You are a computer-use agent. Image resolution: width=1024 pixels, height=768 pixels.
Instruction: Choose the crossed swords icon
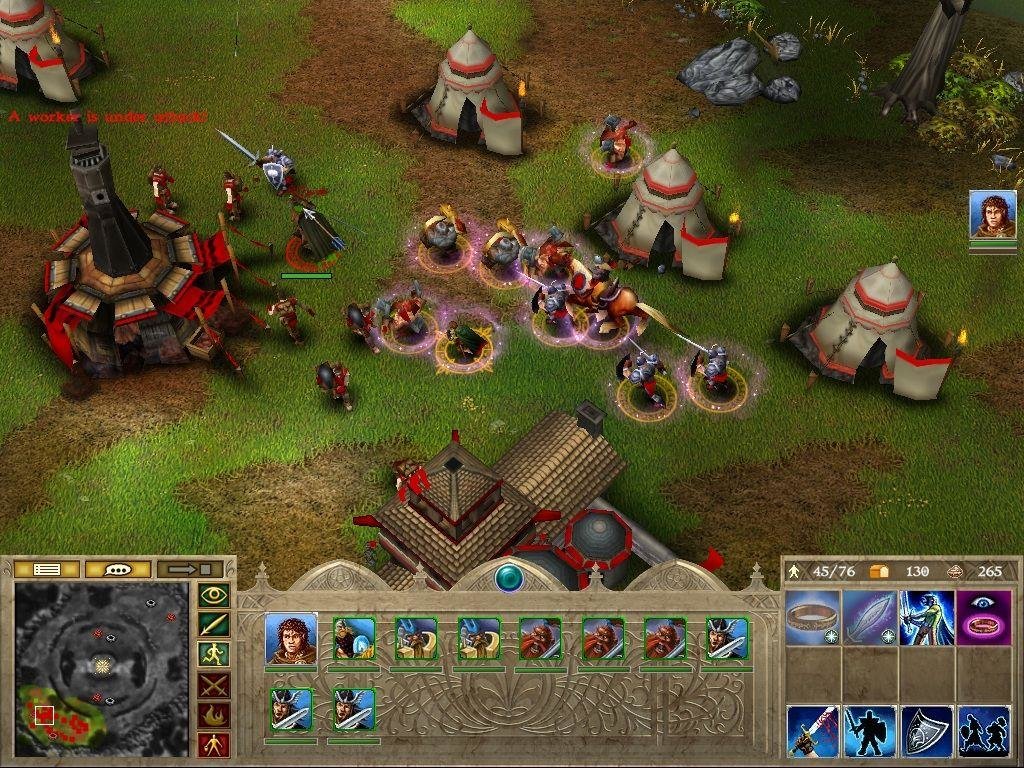tap(214, 685)
